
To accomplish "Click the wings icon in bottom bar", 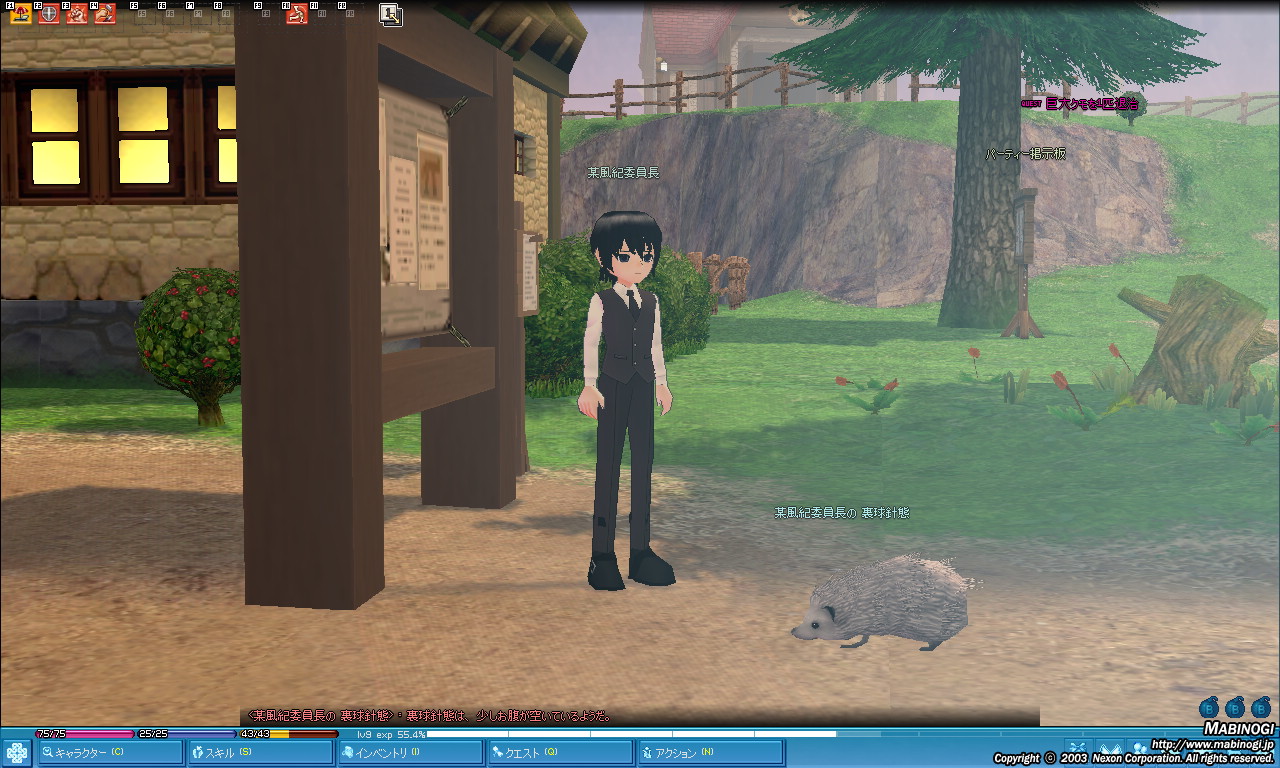I will [1110, 747].
